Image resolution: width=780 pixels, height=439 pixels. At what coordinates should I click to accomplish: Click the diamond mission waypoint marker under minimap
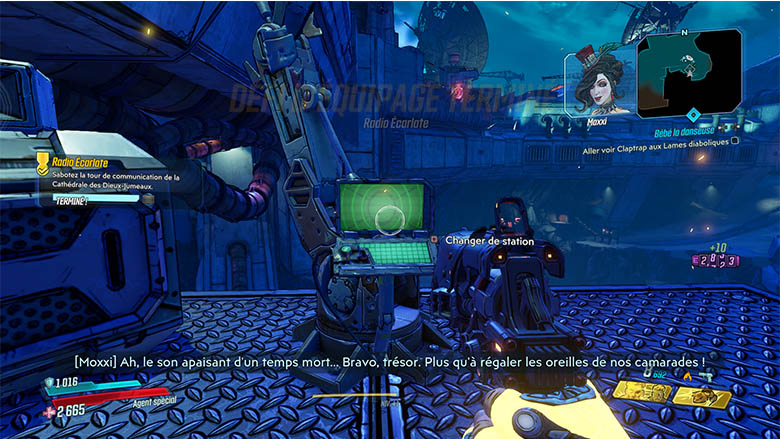coord(692,114)
